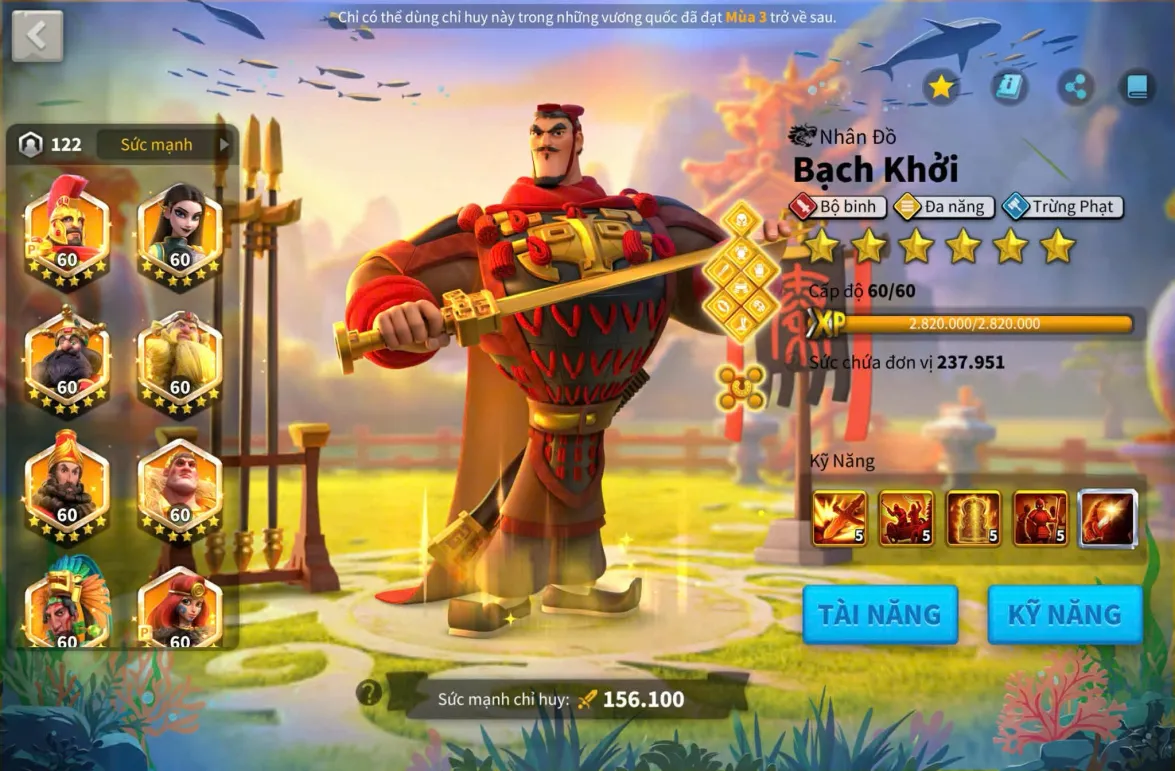The height and width of the screenshot is (771, 1175).
Task: Go back with the arrow button
Action: coord(37,36)
